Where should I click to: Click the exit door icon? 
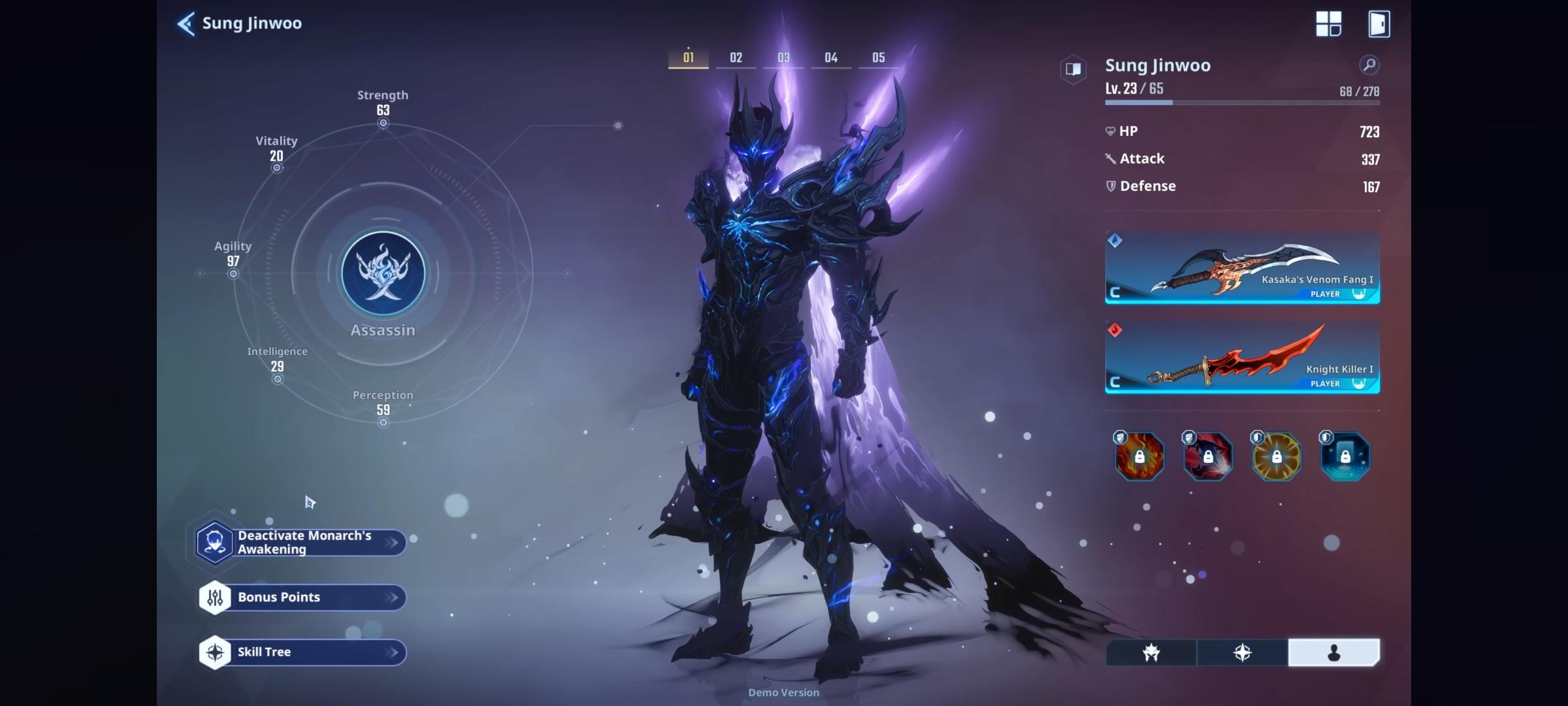coord(1379,24)
